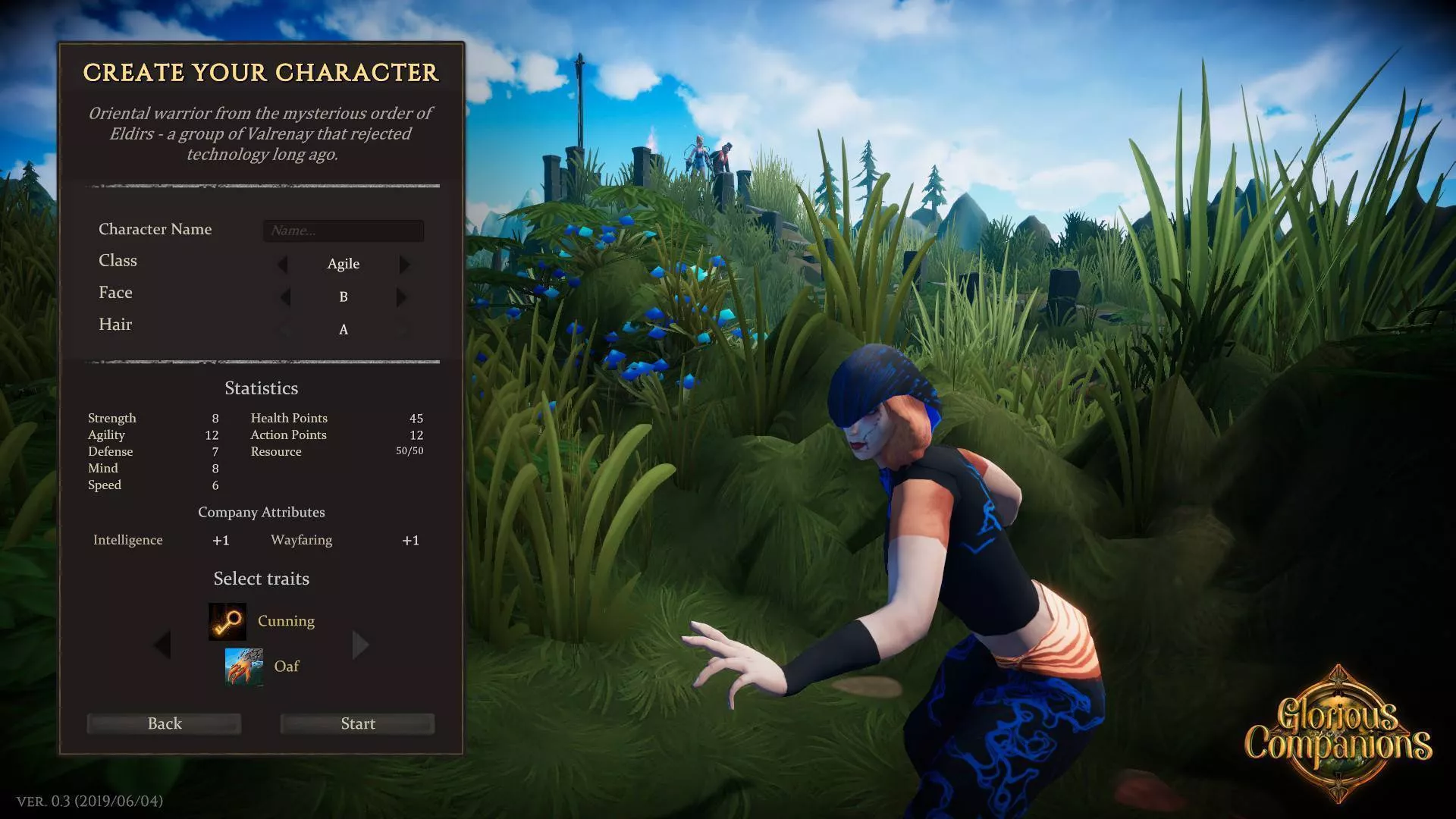Show previous traits using left arrow
The width and height of the screenshot is (1456, 819).
click(x=162, y=645)
